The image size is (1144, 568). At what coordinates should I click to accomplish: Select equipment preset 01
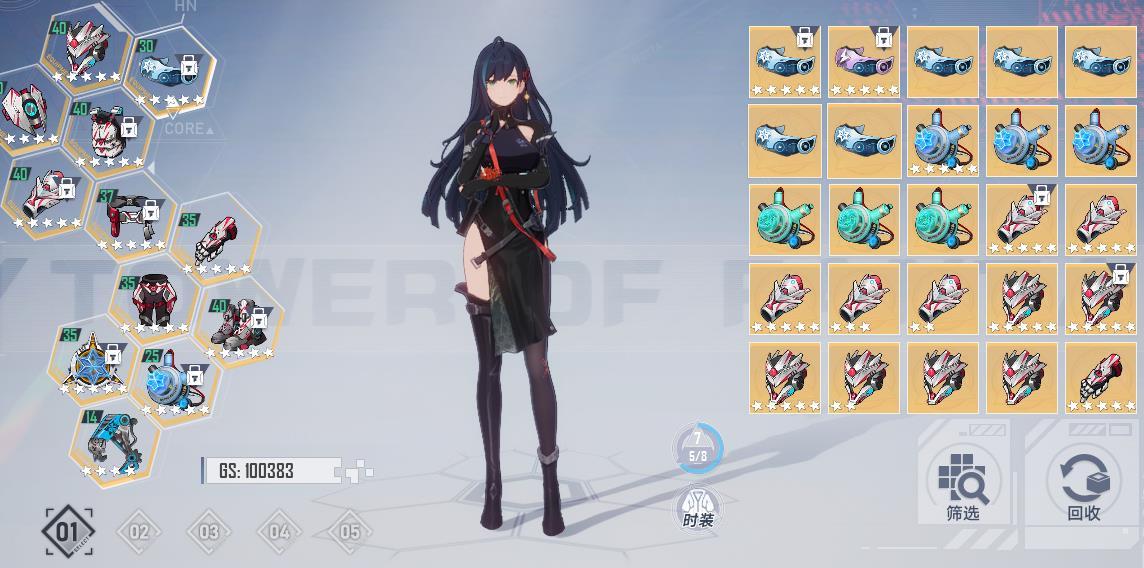coord(68,531)
